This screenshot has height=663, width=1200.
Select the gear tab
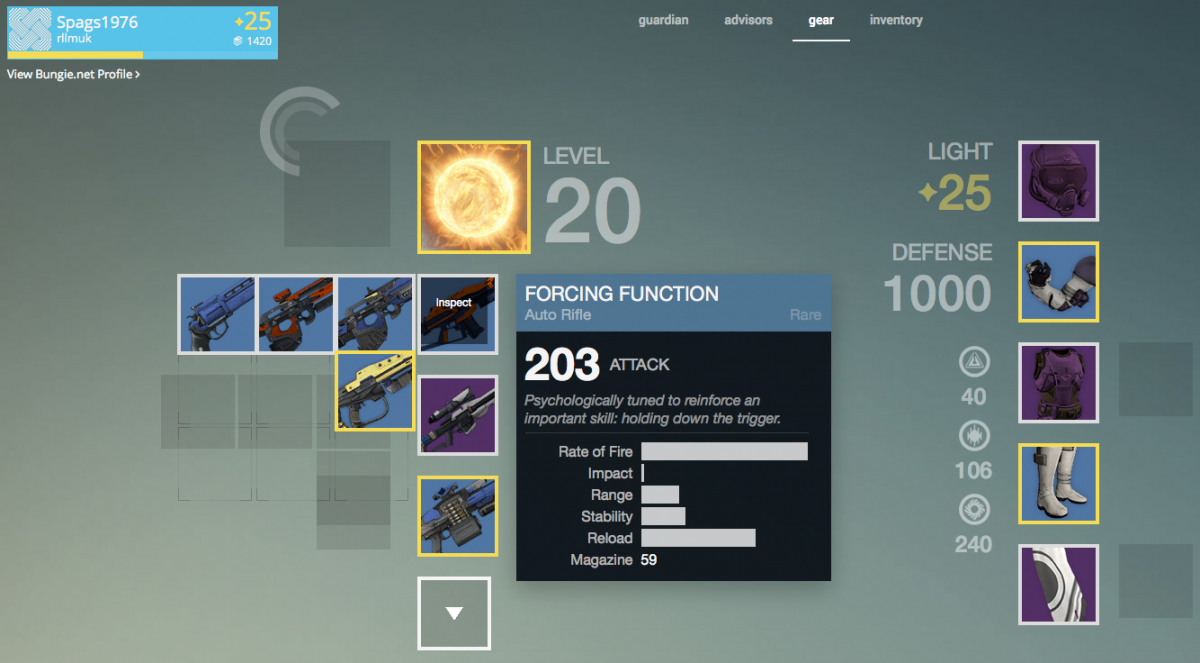(x=821, y=20)
